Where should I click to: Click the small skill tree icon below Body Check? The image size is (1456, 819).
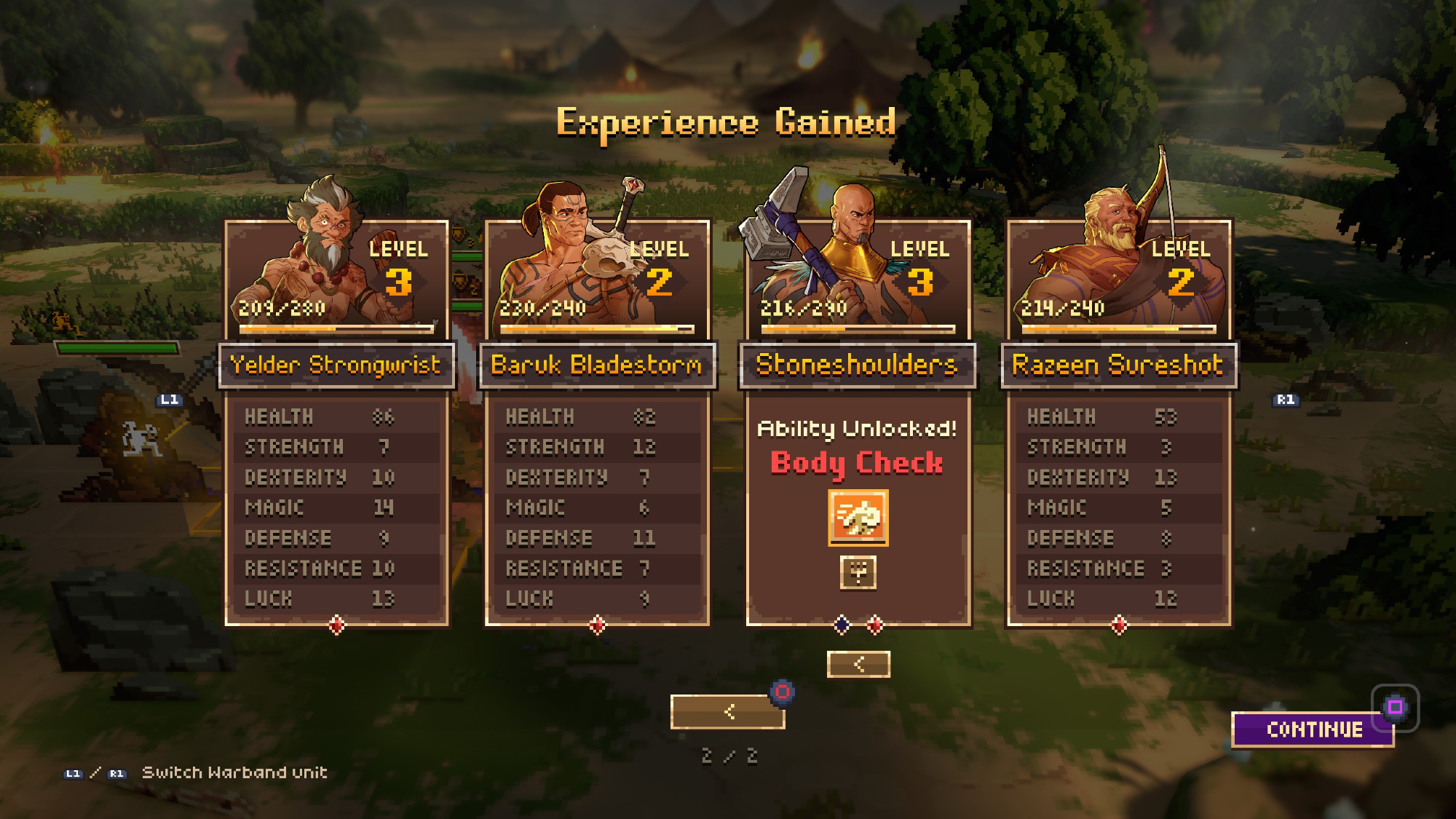click(x=858, y=572)
